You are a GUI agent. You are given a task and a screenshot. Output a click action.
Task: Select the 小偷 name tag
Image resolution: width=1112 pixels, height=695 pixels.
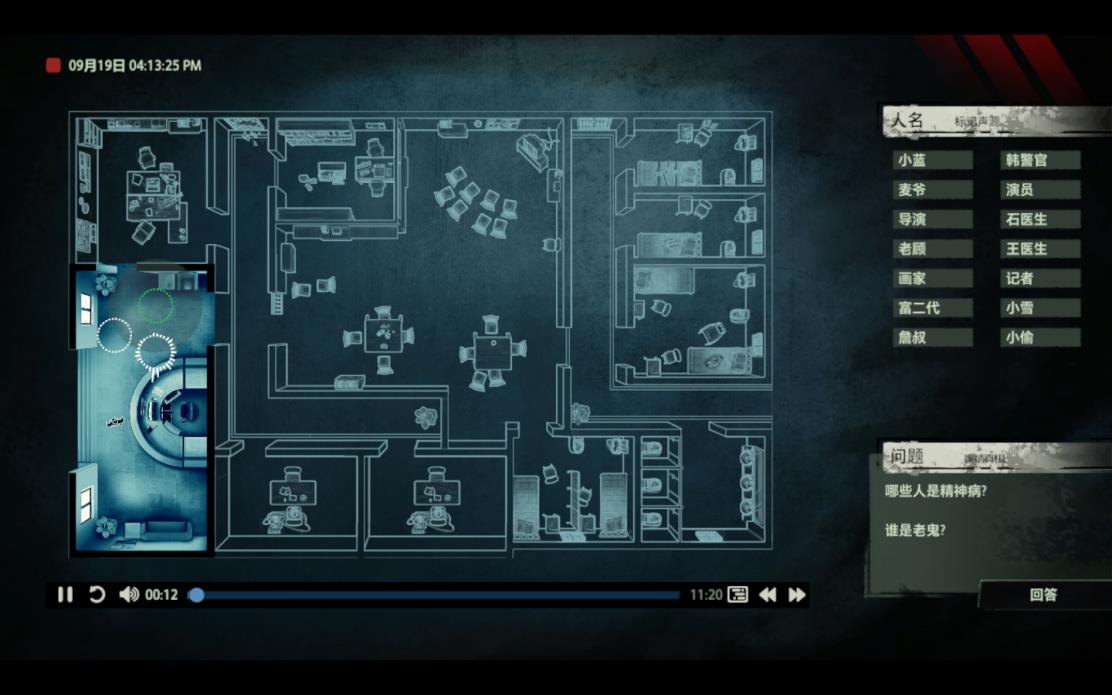point(1040,337)
